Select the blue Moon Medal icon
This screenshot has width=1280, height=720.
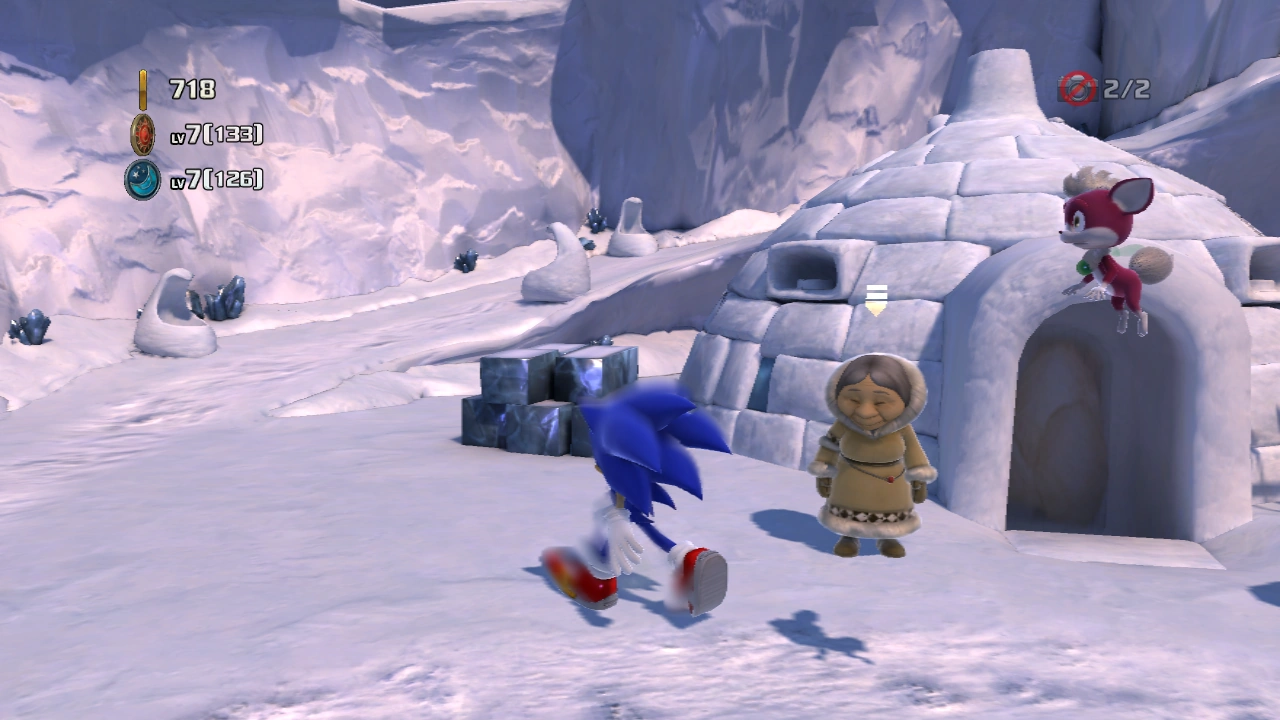pyautogui.click(x=142, y=180)
